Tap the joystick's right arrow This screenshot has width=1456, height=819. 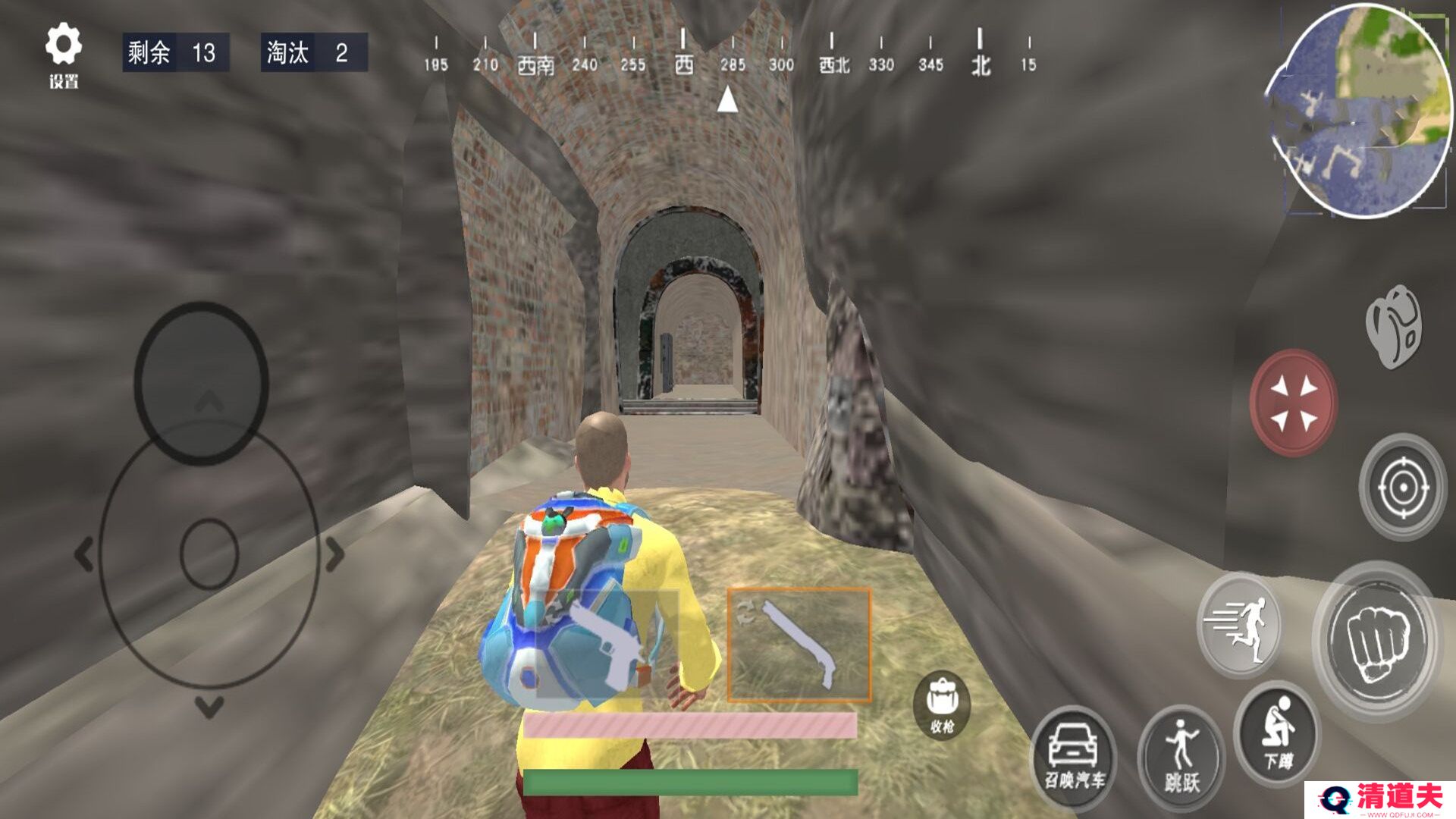pos(335,554)
